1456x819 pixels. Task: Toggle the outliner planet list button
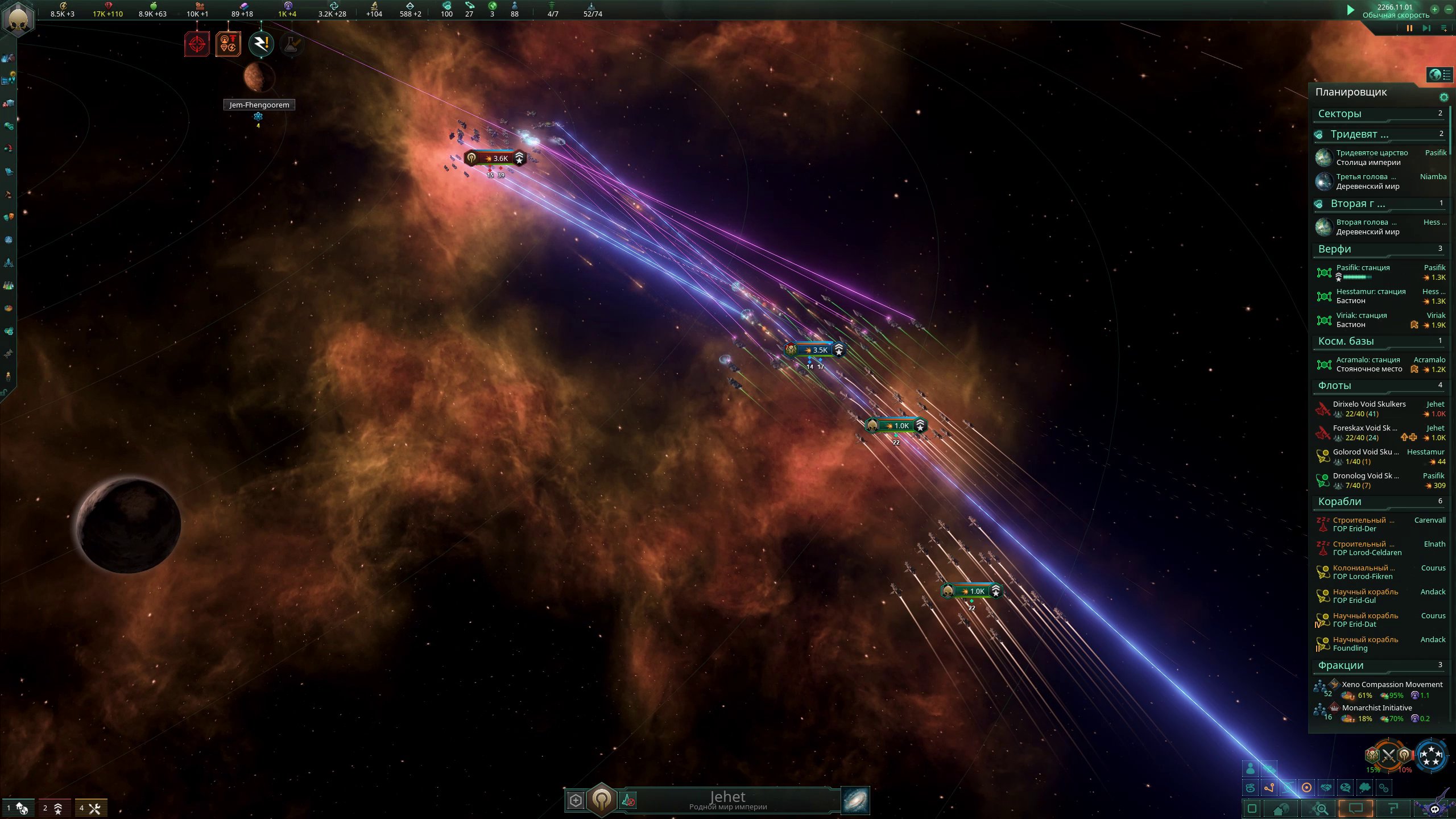point(1440,75)
